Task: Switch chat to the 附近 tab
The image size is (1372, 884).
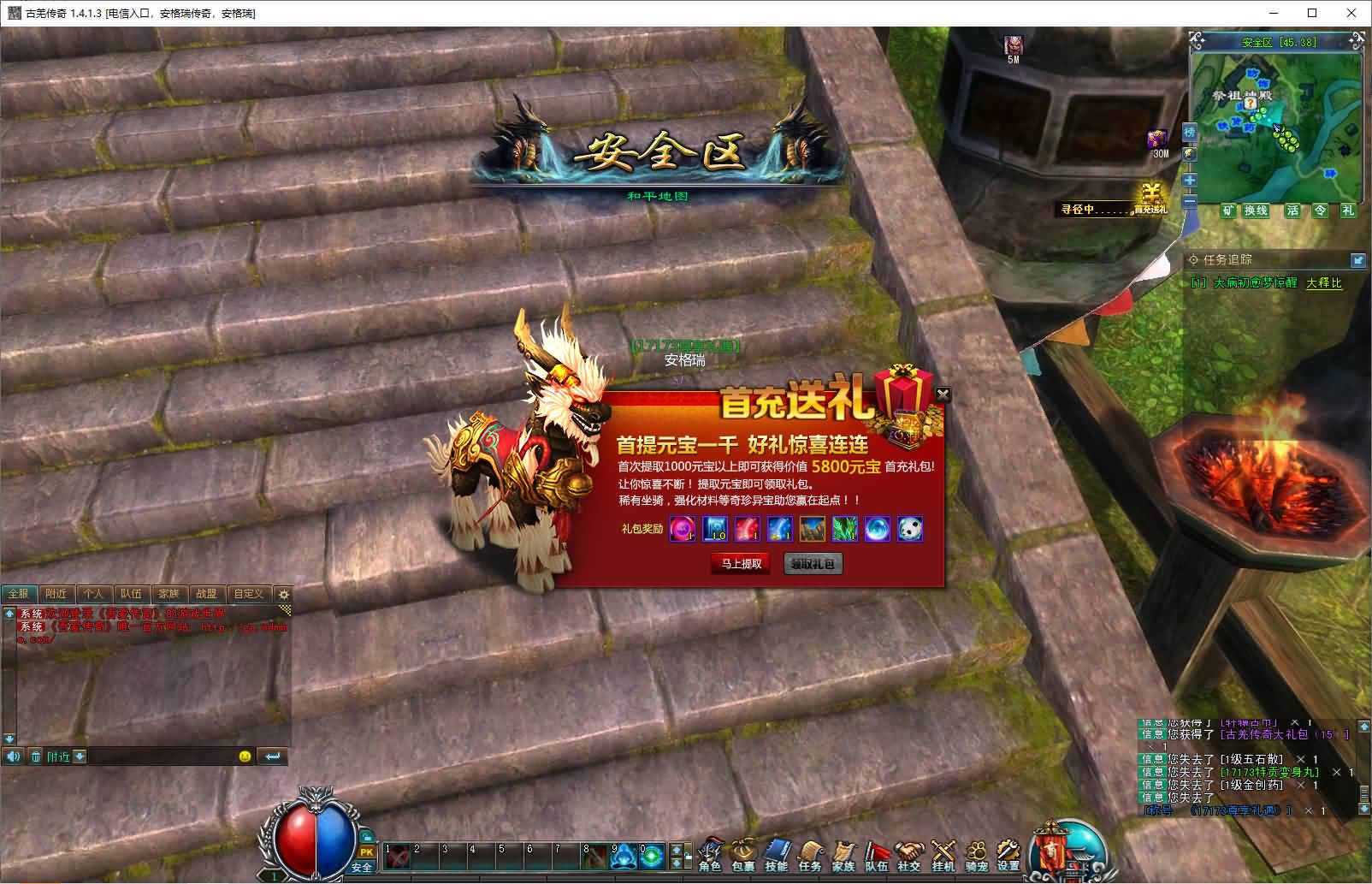Action: click(x=56, y=593)
